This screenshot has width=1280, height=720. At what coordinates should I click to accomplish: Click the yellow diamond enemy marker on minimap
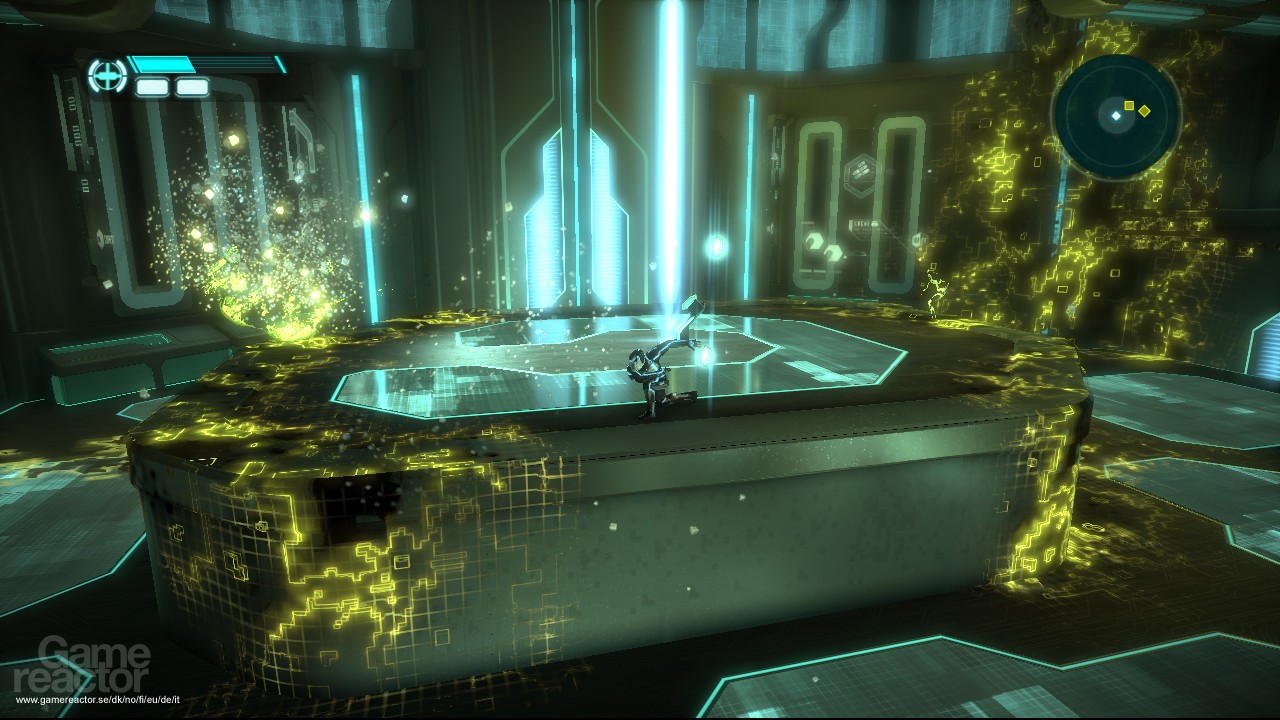point(1145,111)
